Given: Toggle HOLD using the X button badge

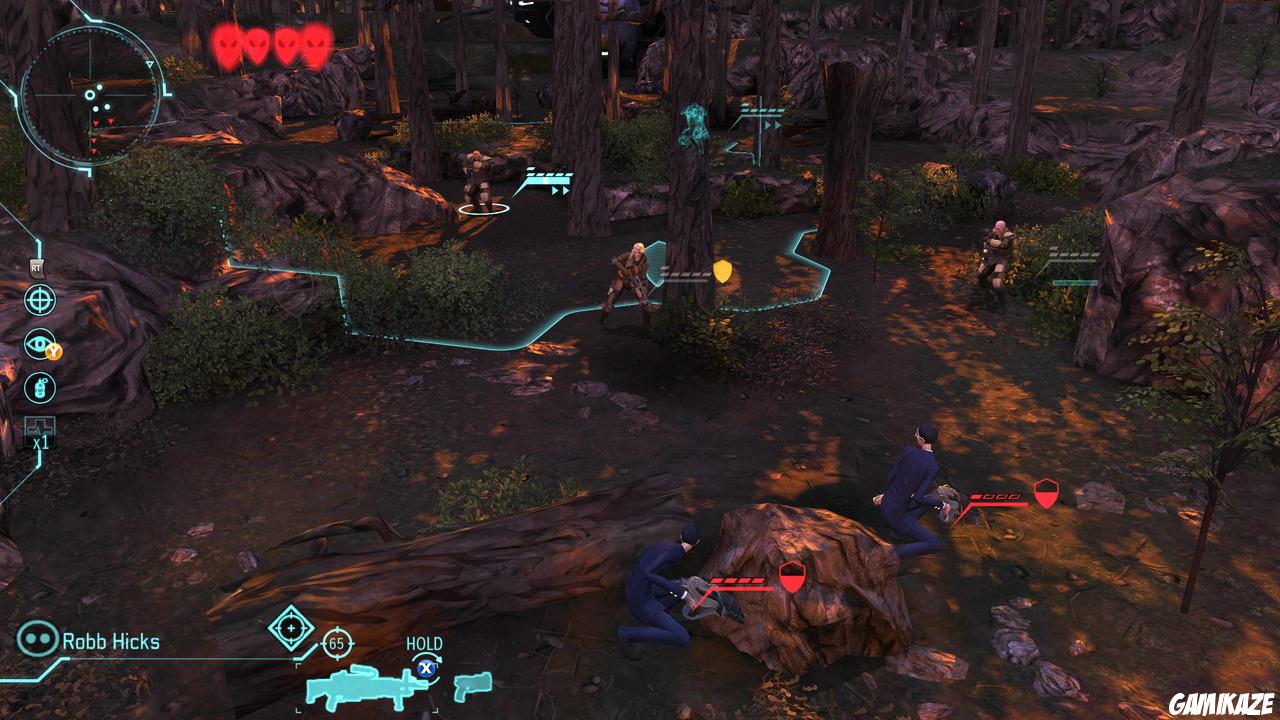Looking at the screenshot, I should [x=426, y=669].
